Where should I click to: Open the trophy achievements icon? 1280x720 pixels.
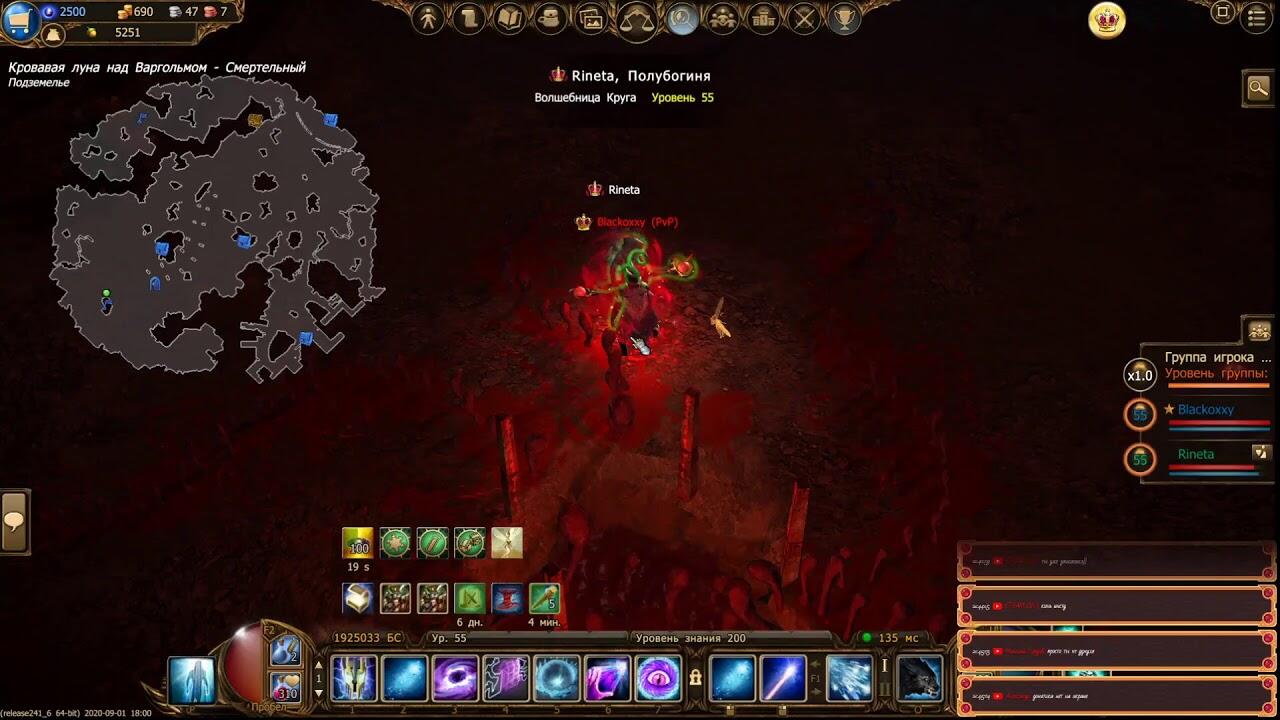click(845, 19)
